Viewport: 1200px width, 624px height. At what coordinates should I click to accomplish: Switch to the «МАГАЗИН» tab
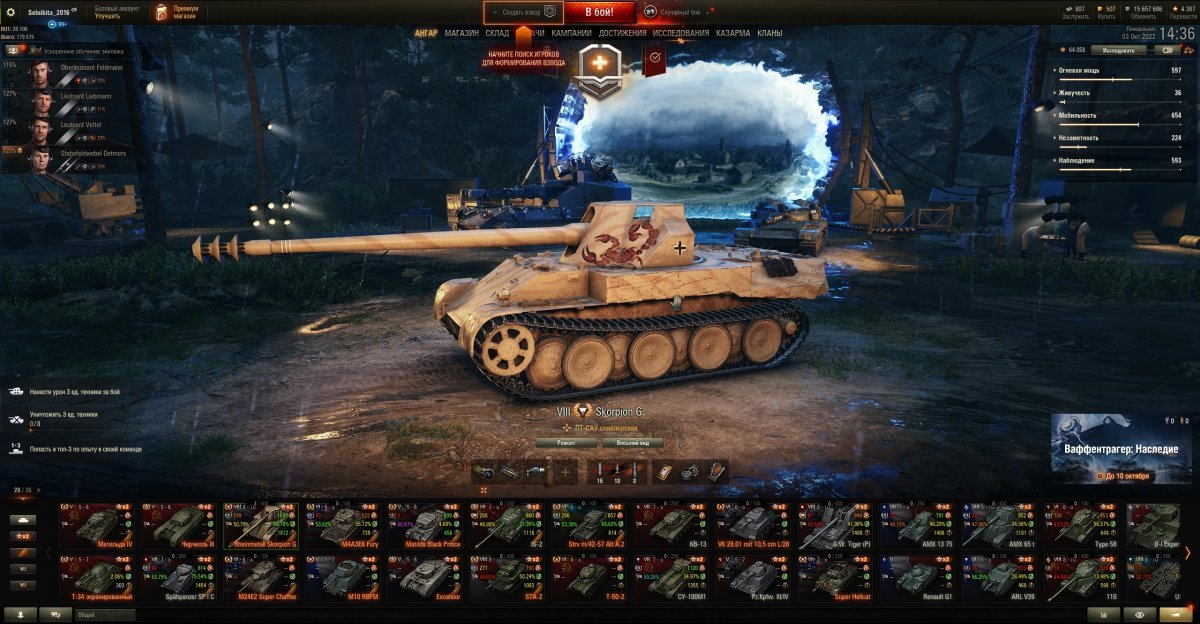(x=461, y=33)
